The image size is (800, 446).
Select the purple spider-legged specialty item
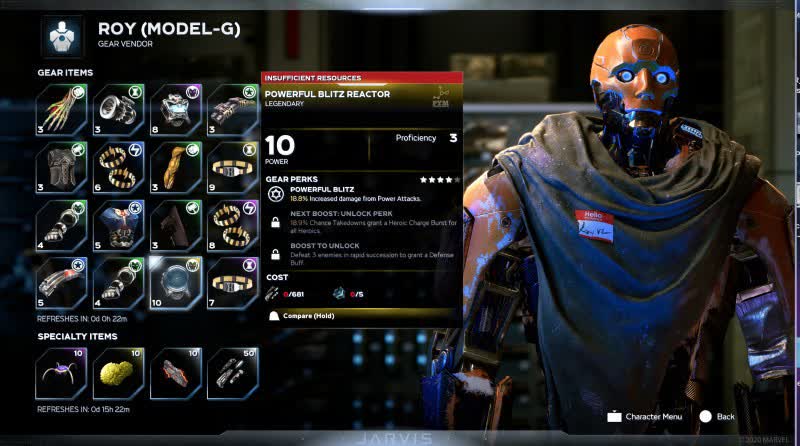[x=62, y=372]
